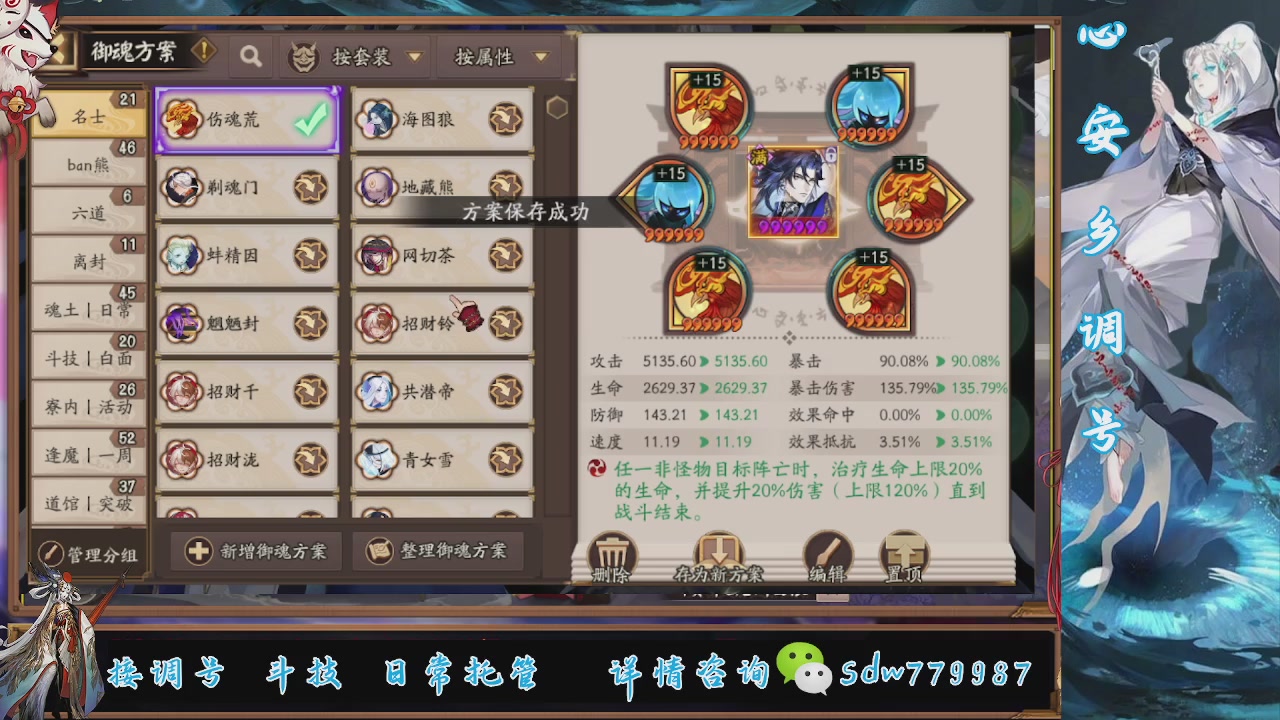Switch to the 斗技|白面 group tab

88,358
